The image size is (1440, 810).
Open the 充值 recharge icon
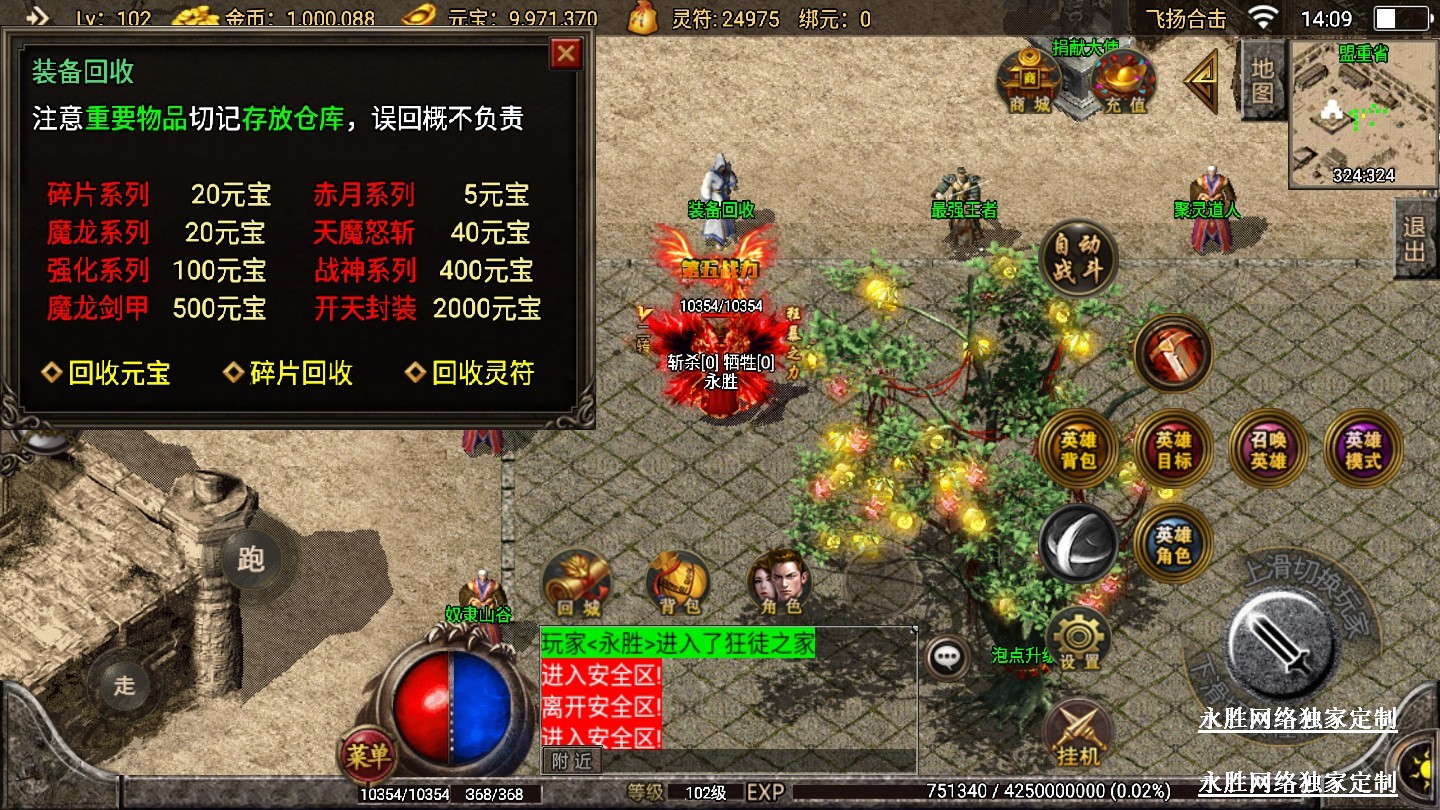(1124, 80)
